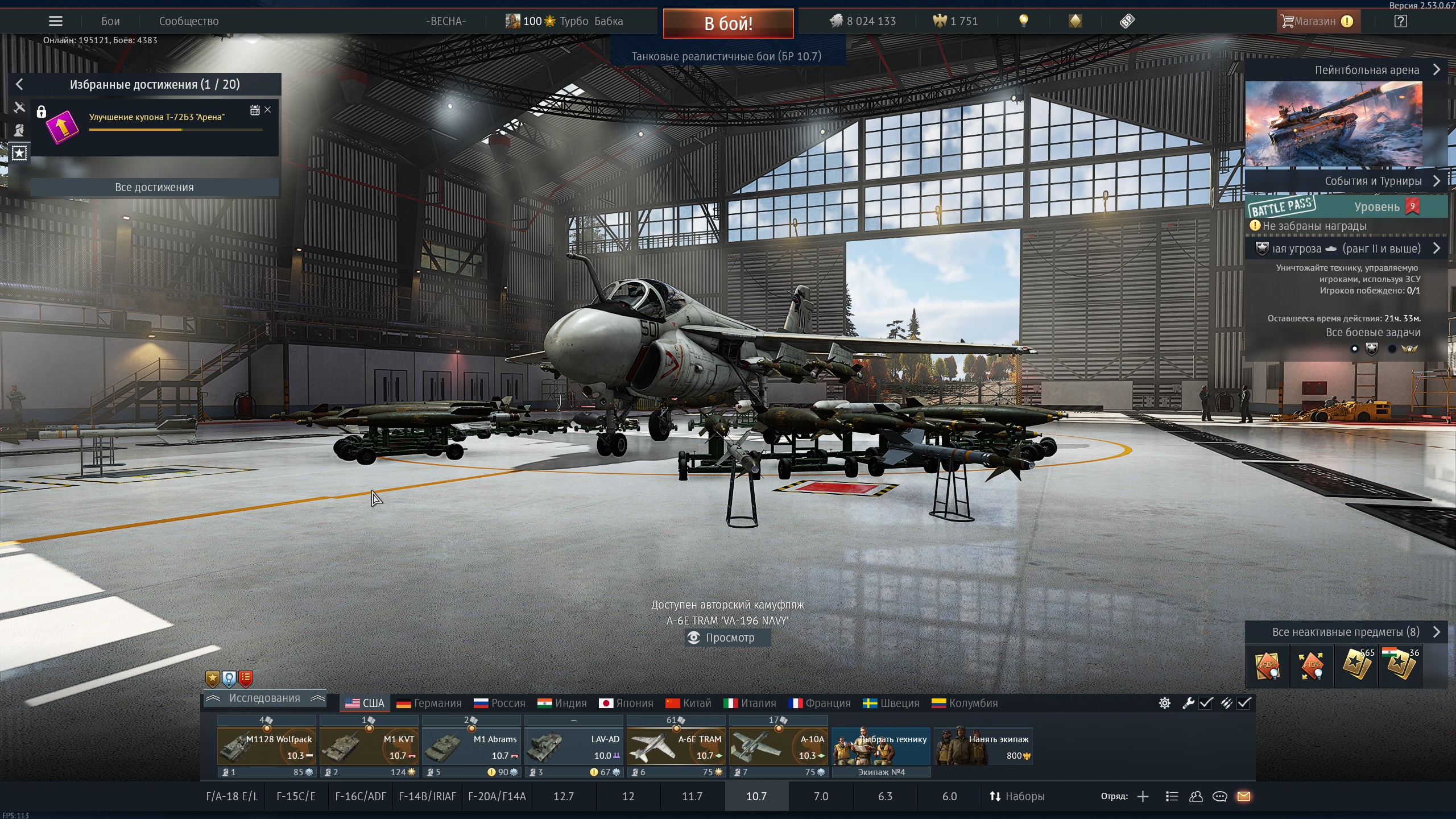Show all achievements via Все достижения
The width and height of the screenshot is (1456, 819).
pyautogui.click(x=154, y=187)
